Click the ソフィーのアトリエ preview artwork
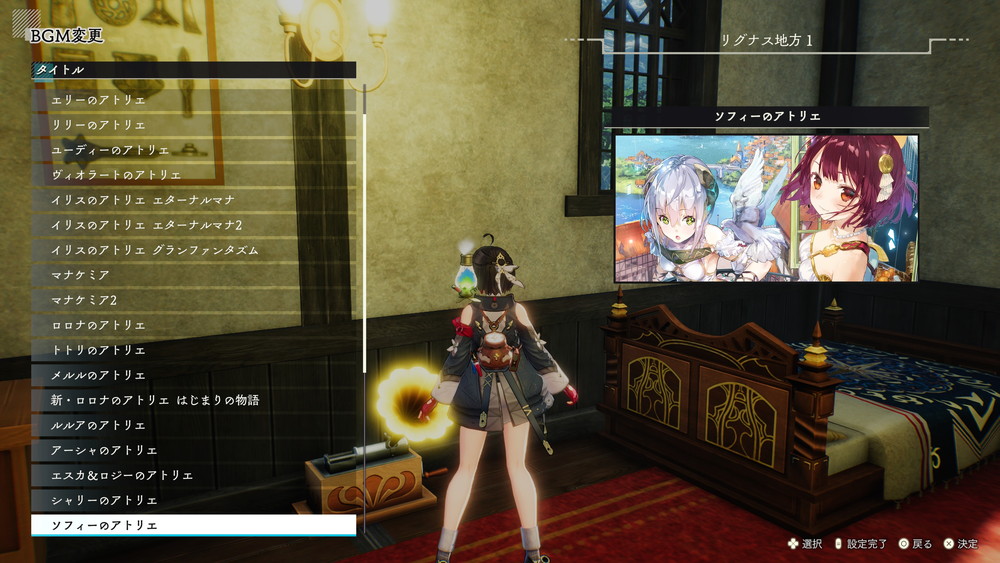The image size is (1000, 563). 766,208
